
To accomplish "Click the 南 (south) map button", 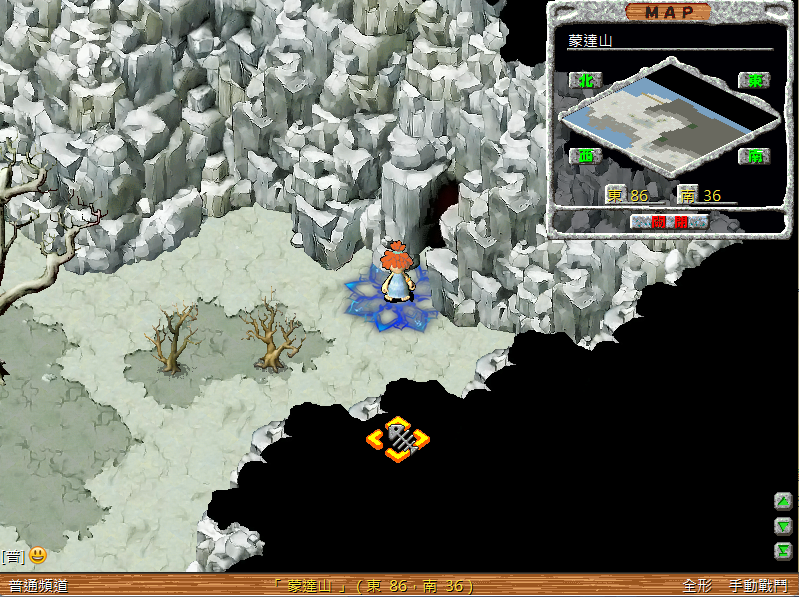I will pyautogui.click(x=753, y=156).
